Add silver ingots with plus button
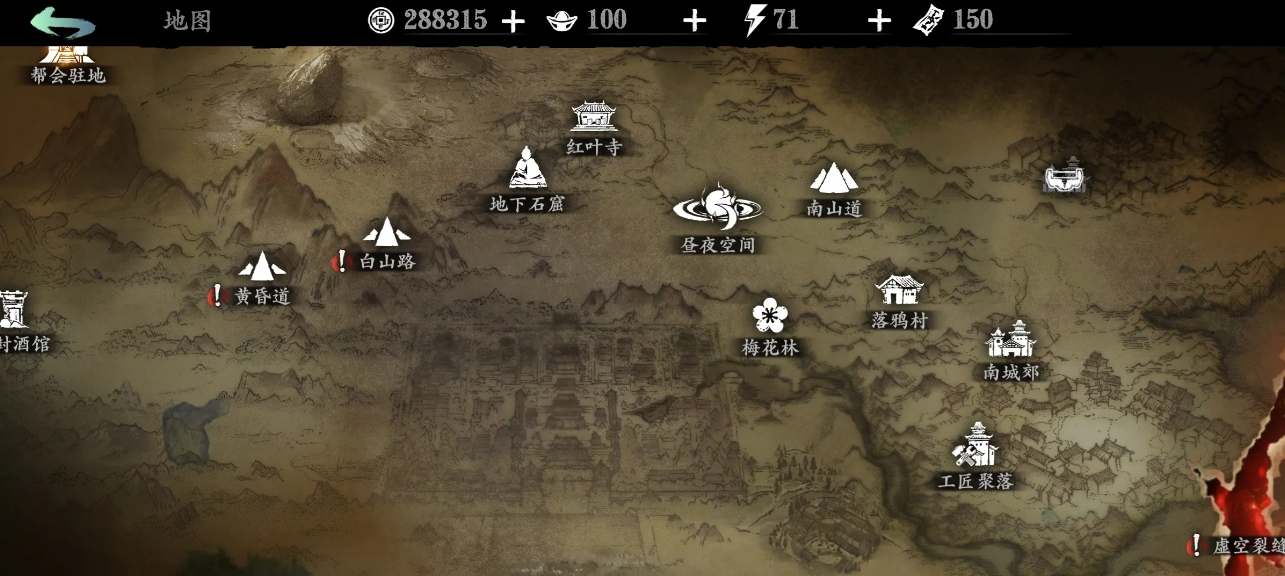This screenshot has height=576, width=1285. [x=694, y=21]
